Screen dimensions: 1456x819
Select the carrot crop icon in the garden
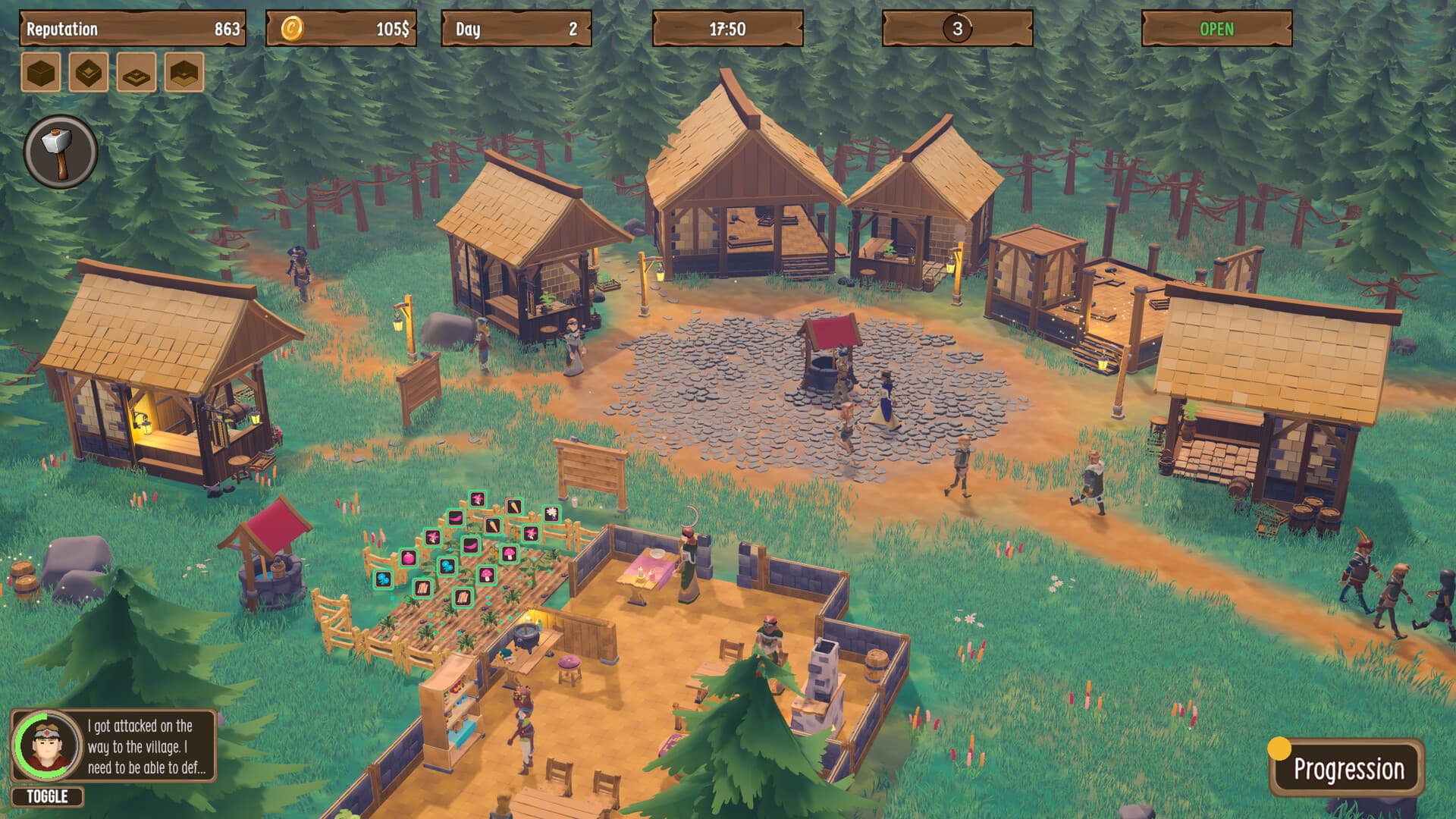pyautogui.click(x=513, y=507)
